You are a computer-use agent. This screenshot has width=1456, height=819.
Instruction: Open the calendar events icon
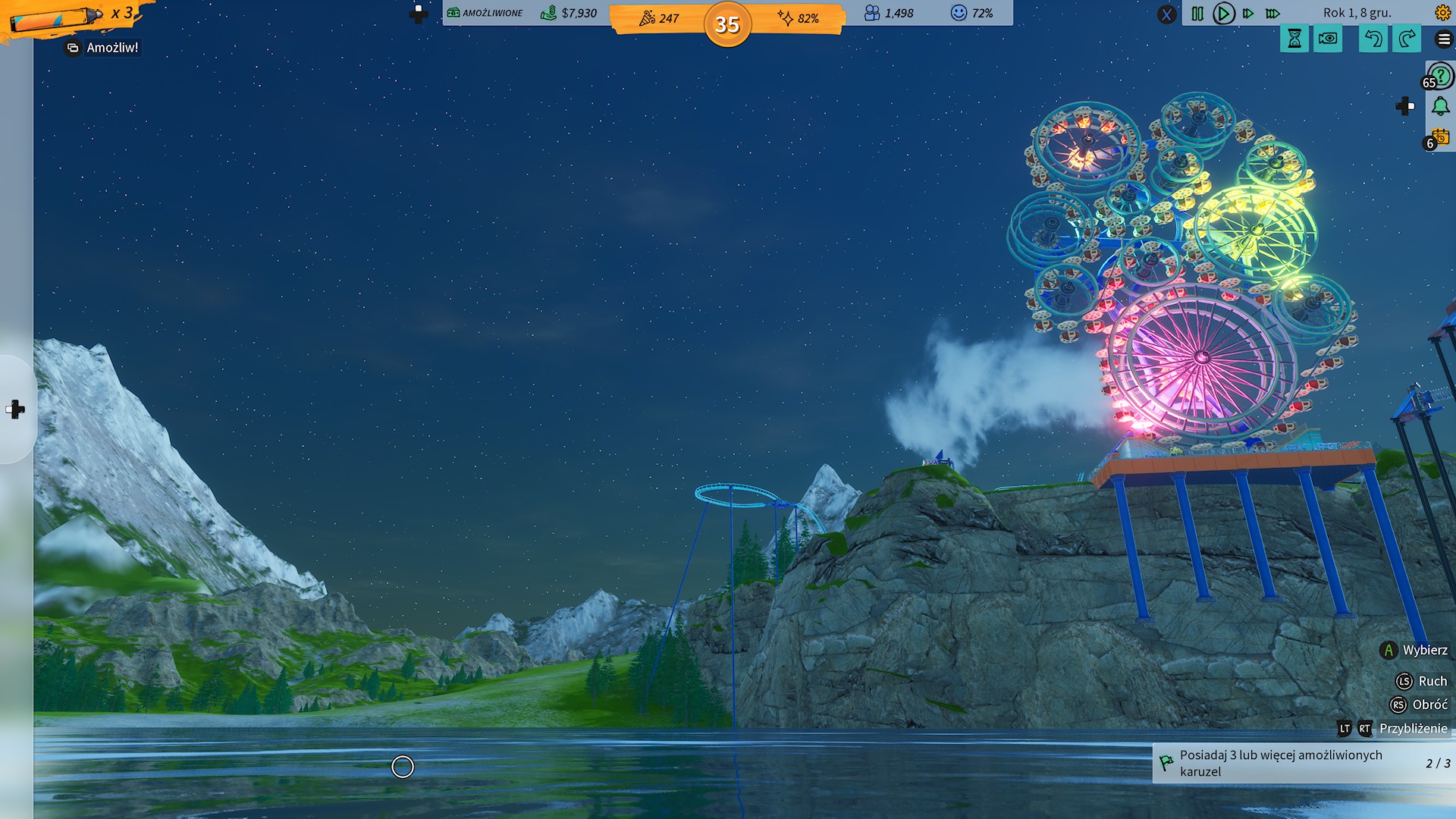pos(1441,137)
